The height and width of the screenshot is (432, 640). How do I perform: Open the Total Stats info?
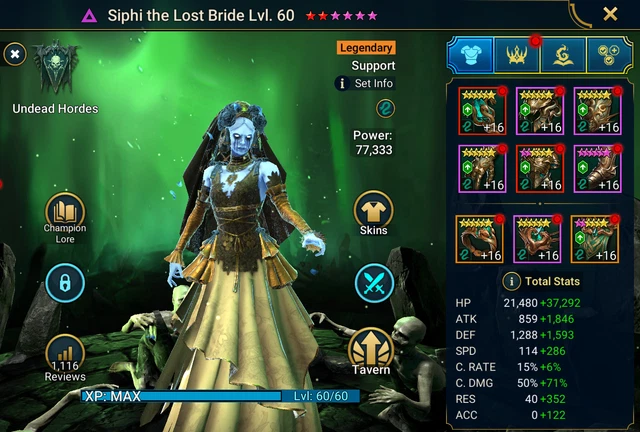(x=511, y=282)
